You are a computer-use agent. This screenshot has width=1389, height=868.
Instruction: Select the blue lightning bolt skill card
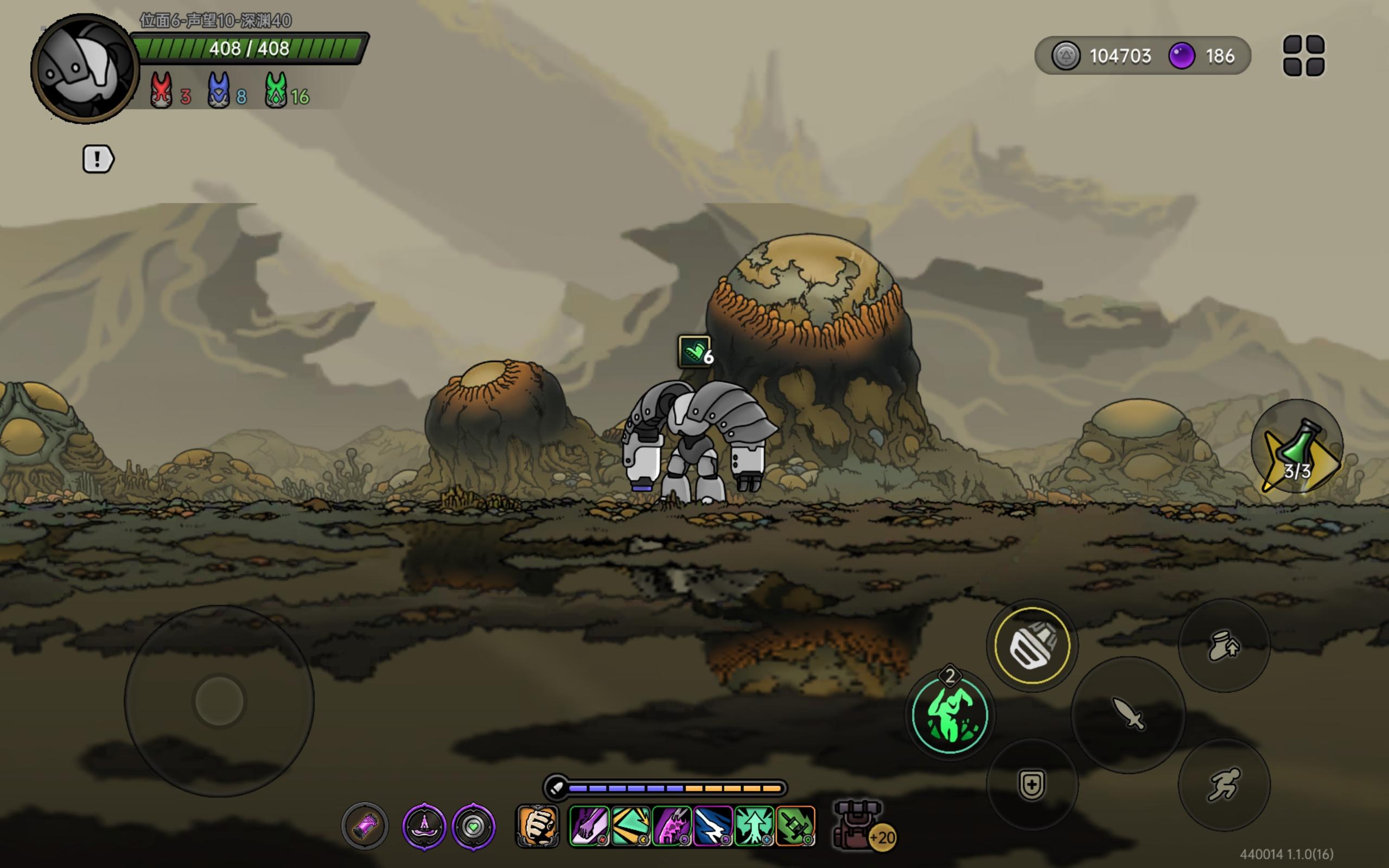[x=713, y=827]
